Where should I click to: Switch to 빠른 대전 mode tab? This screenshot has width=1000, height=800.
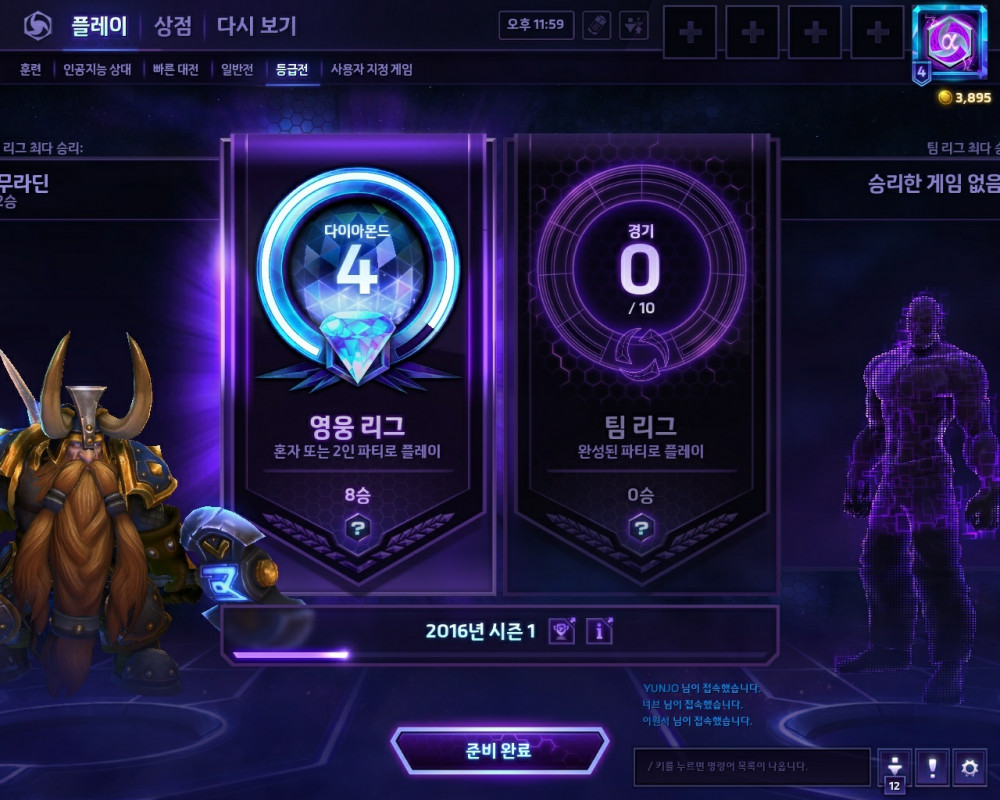pyautogui.click(x=176, y=70)
